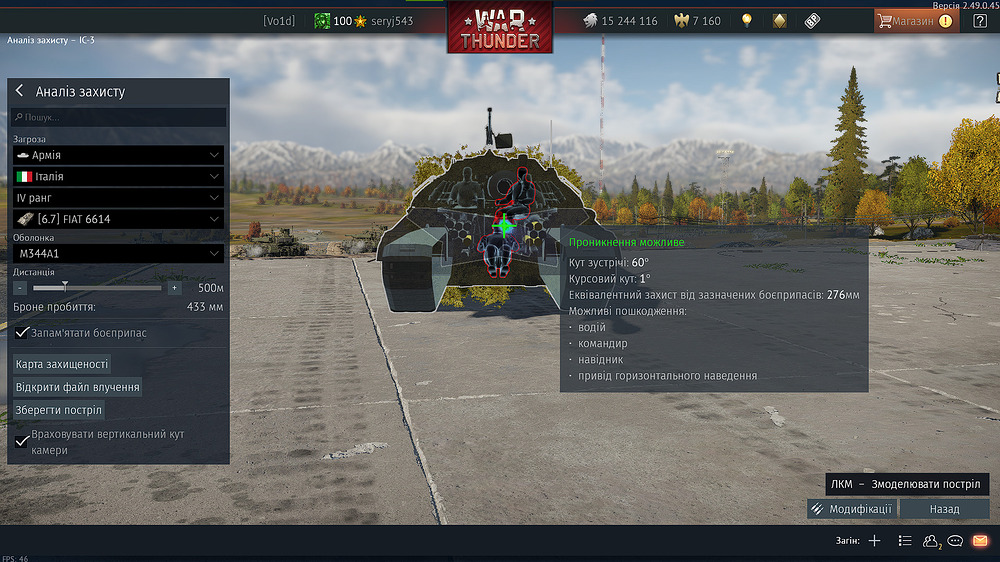Click Зберегти постріл
Screen dimensions: 1000x562
pos(58,410)
